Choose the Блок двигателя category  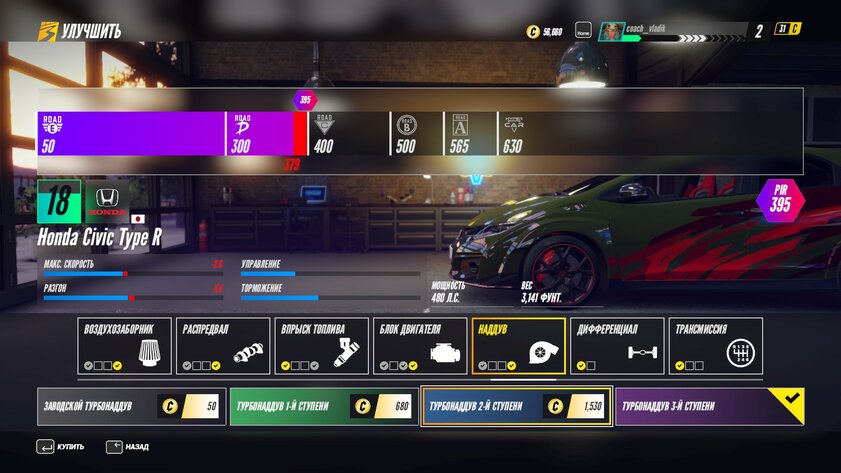[420, 346]
